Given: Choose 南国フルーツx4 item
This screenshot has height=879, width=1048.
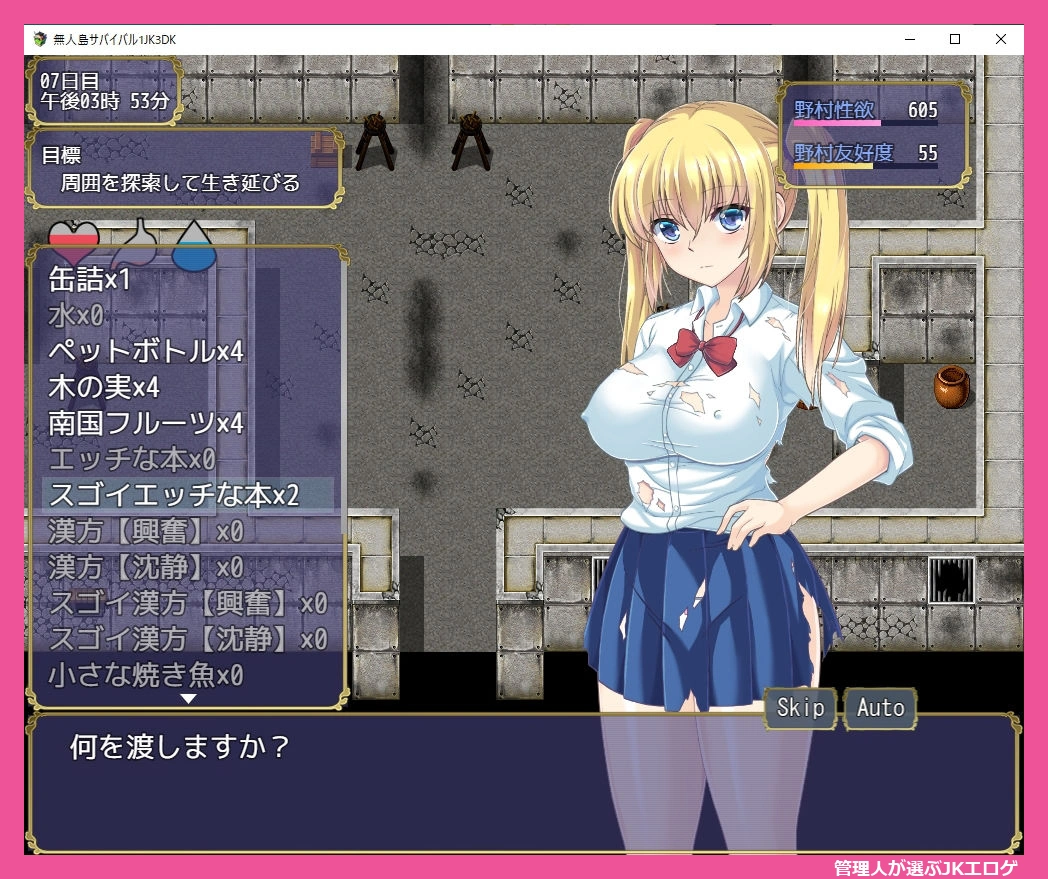Looking at the screenshot, I should (x=146, y=423).
